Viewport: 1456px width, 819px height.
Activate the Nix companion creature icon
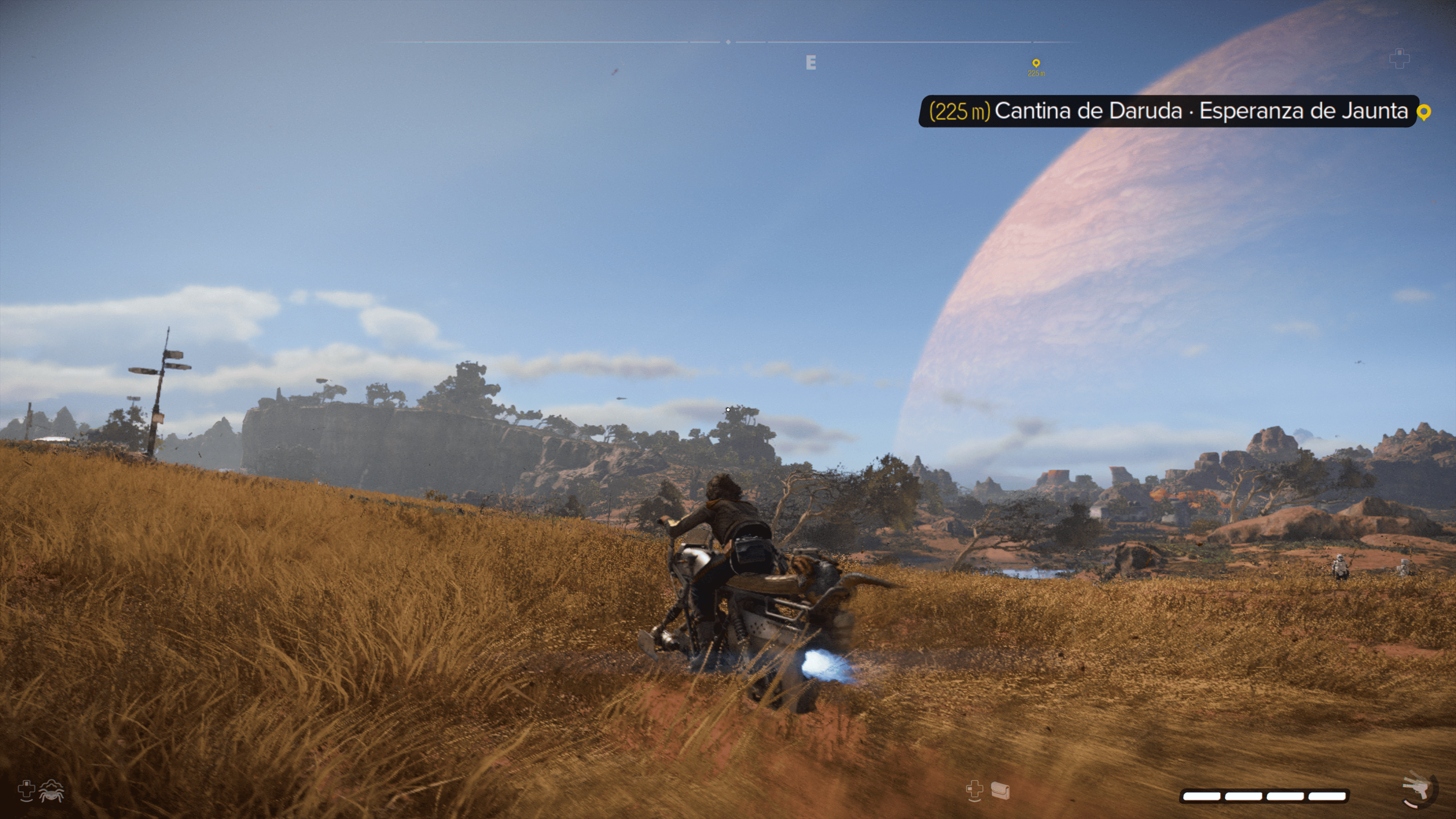[52, 791]
